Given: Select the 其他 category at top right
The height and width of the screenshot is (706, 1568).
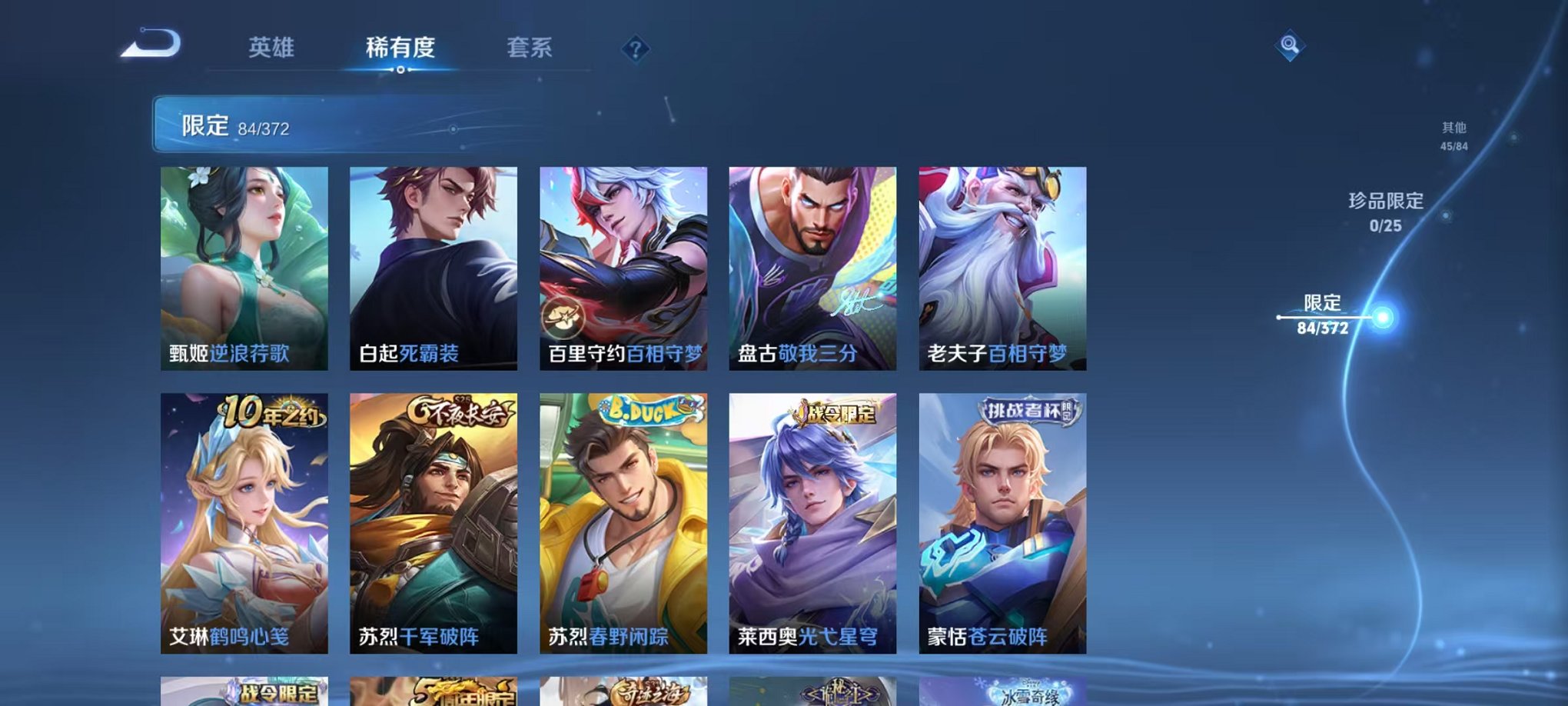Looking at the screenshot, I should click(1453, 129).
